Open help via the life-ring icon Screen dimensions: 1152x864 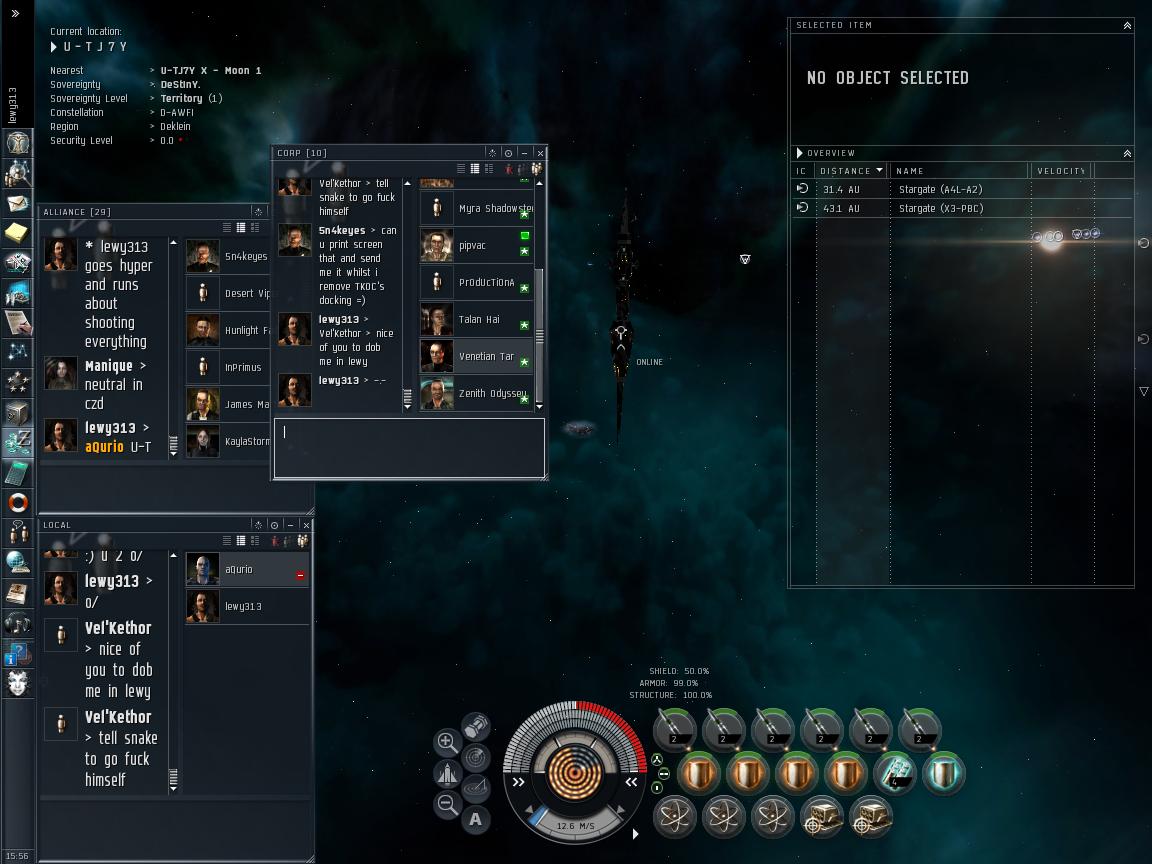point(17,502)
